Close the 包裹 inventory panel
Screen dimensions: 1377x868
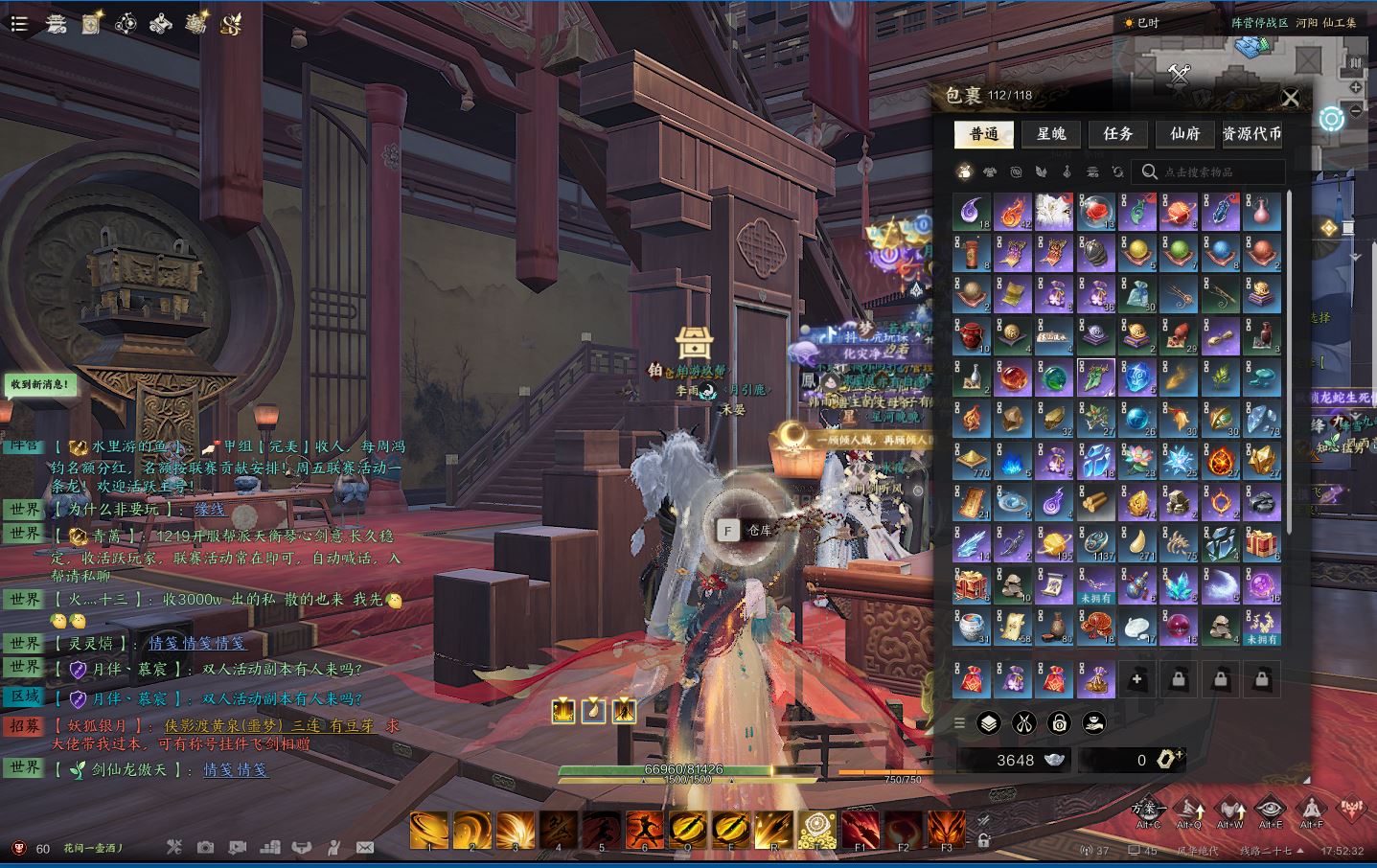tap(1291, 98)
